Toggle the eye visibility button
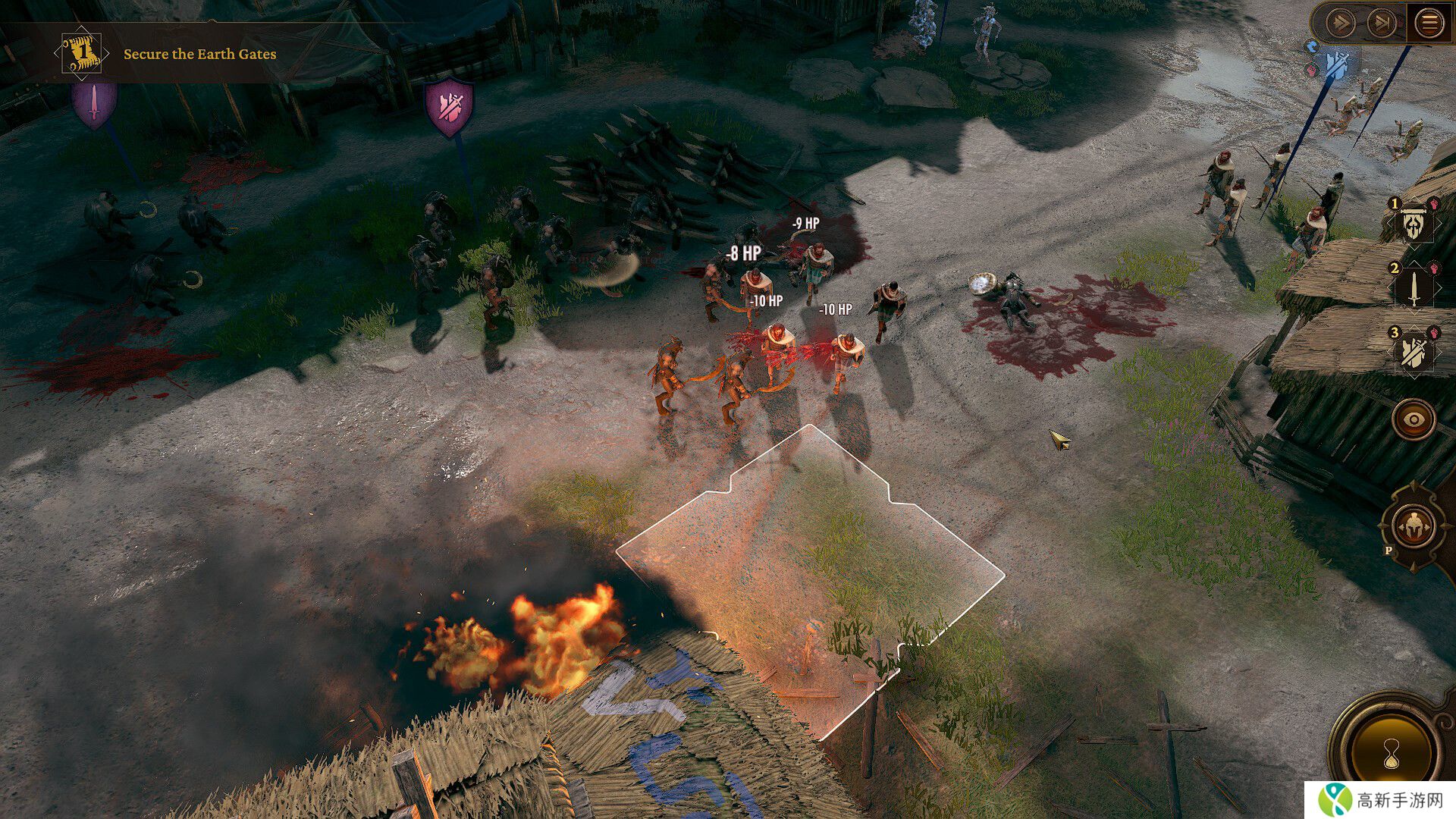Viewport: 1456px width, 819px height. point(1414,419)
